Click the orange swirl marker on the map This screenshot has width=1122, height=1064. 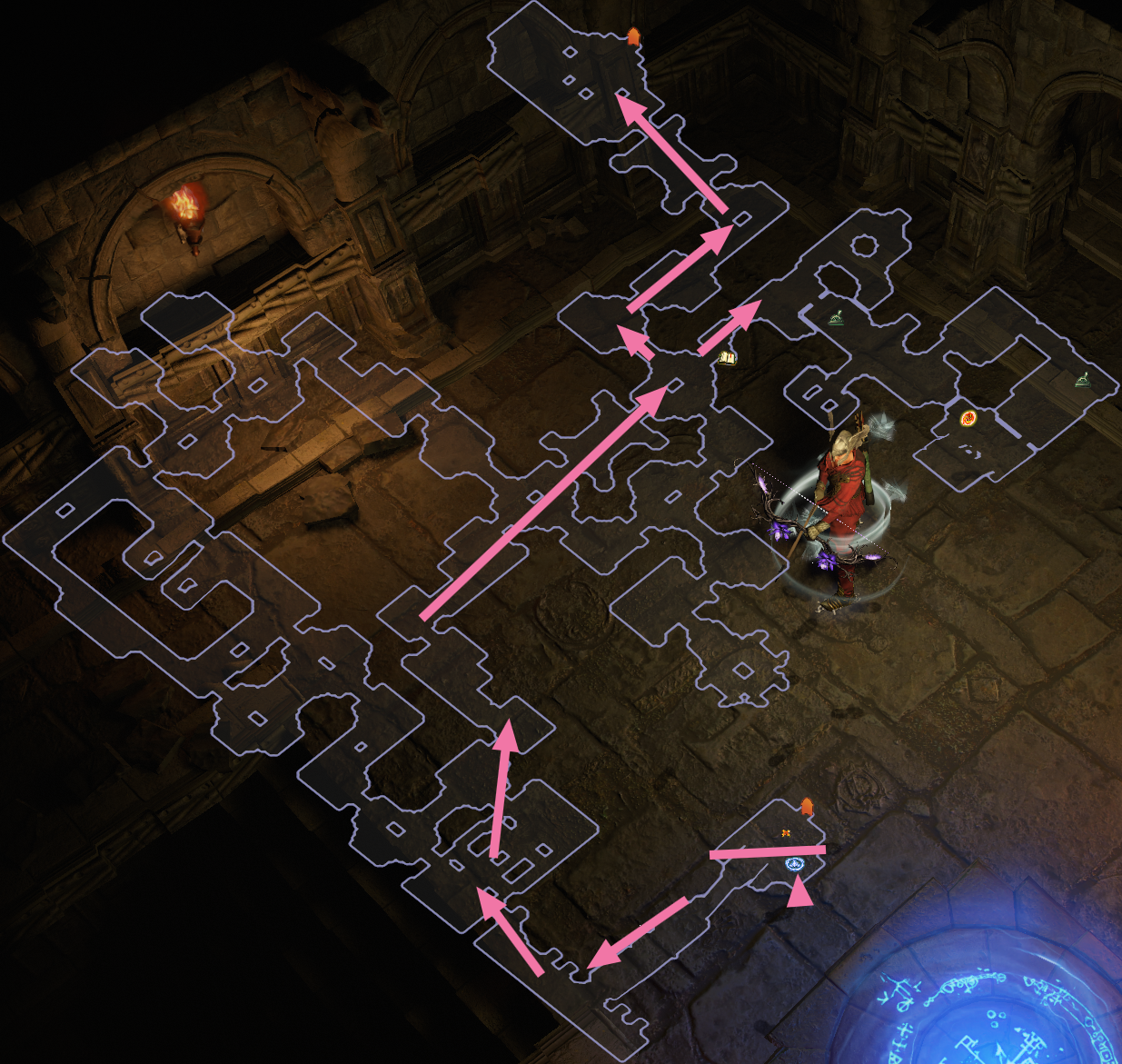968,418
